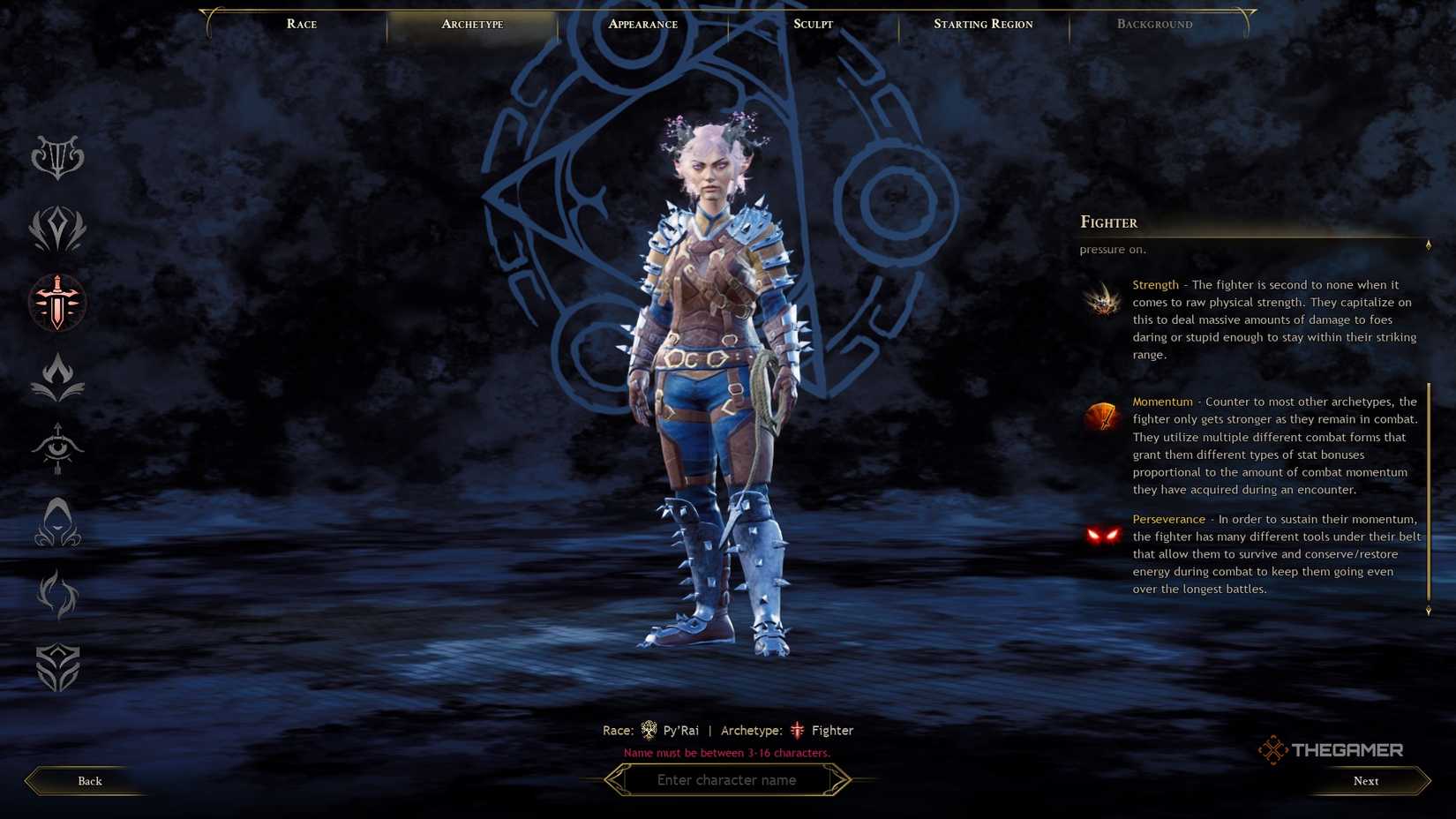Screen dimensions: 1456x819
Task: Click the character name input field
Action: [727, 779]
